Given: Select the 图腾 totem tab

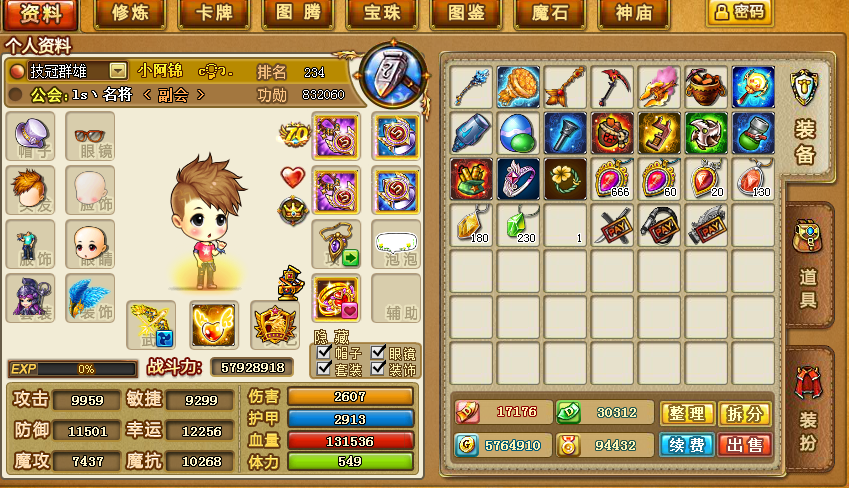Looking at the screenshot, I should click(x=298, y=14).
